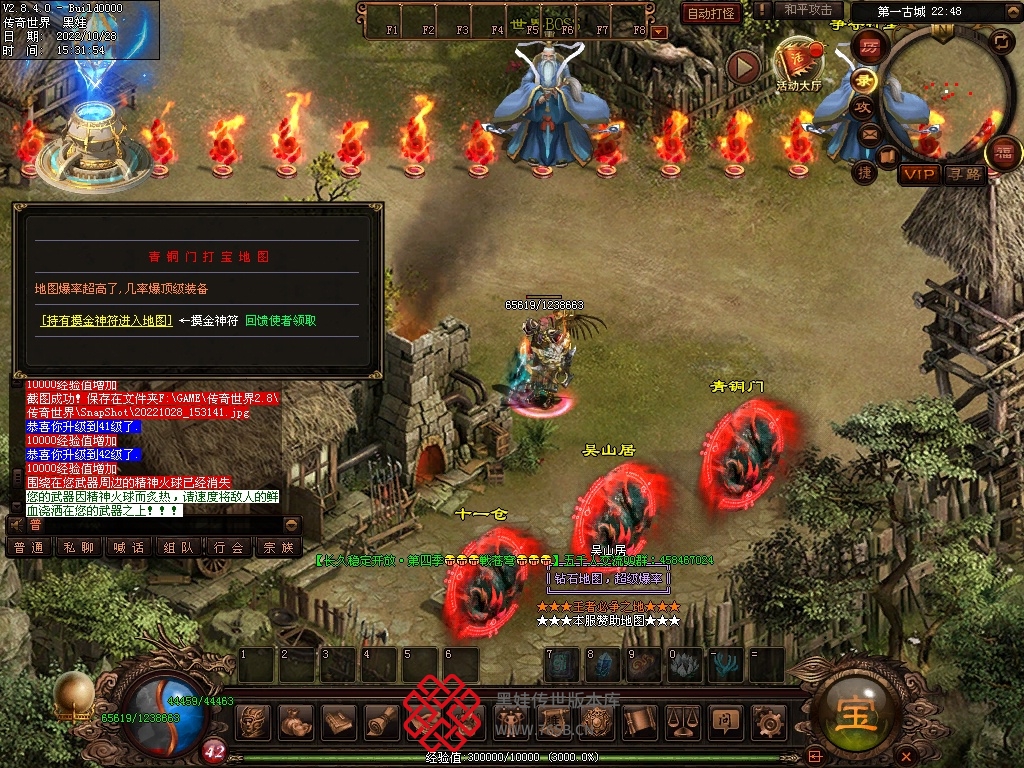Click the 持有摸金神符进入地图 dialogue link
Screen dimensions: 1024x768
click(107, 321)
